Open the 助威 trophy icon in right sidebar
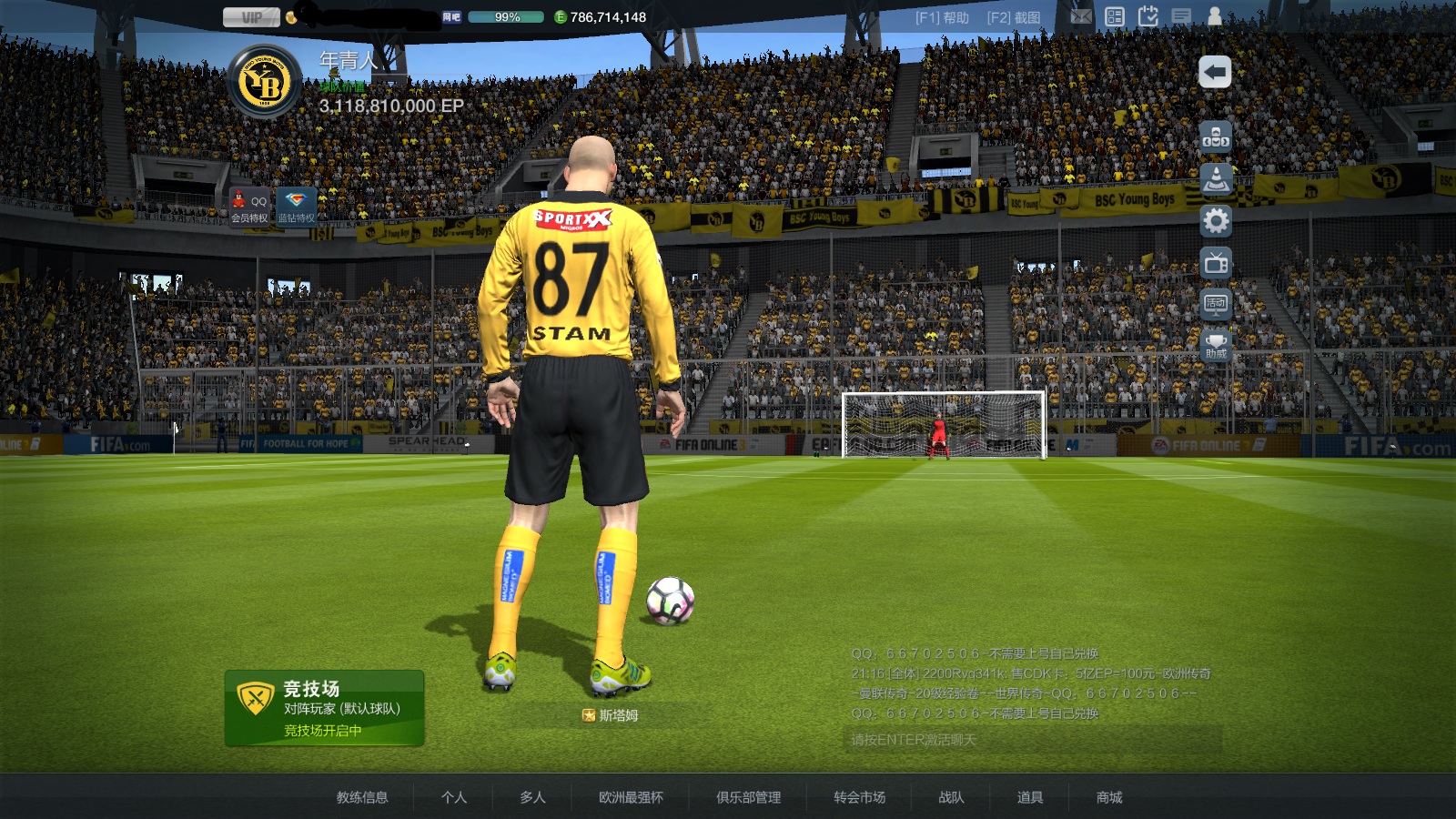This screenshot has width=1456, height=819. click(x=1216, y=347)
